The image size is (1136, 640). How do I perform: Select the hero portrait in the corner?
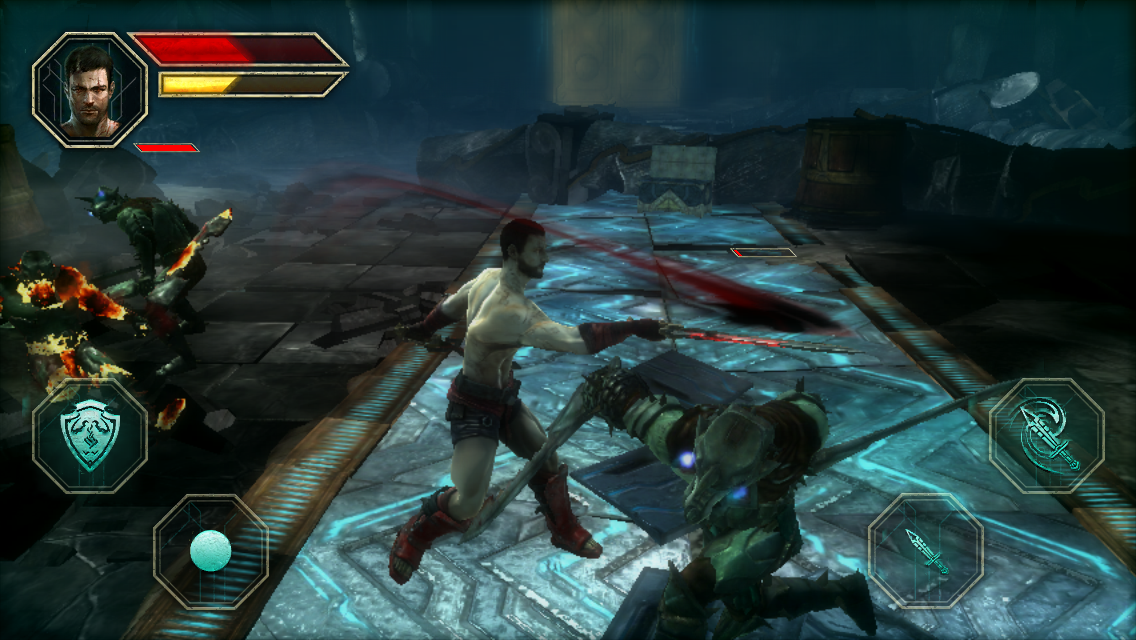click(89, 89)
